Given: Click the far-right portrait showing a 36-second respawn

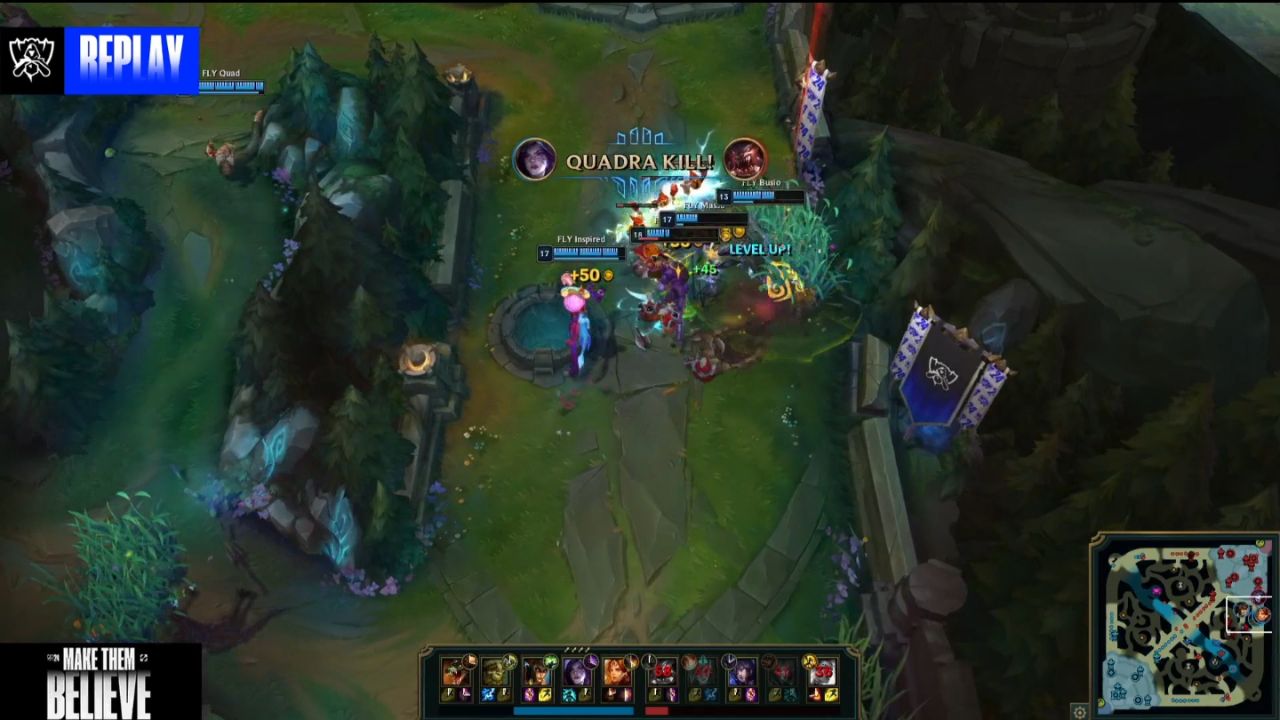Looking at the screenshot, I should click(824, 672).
